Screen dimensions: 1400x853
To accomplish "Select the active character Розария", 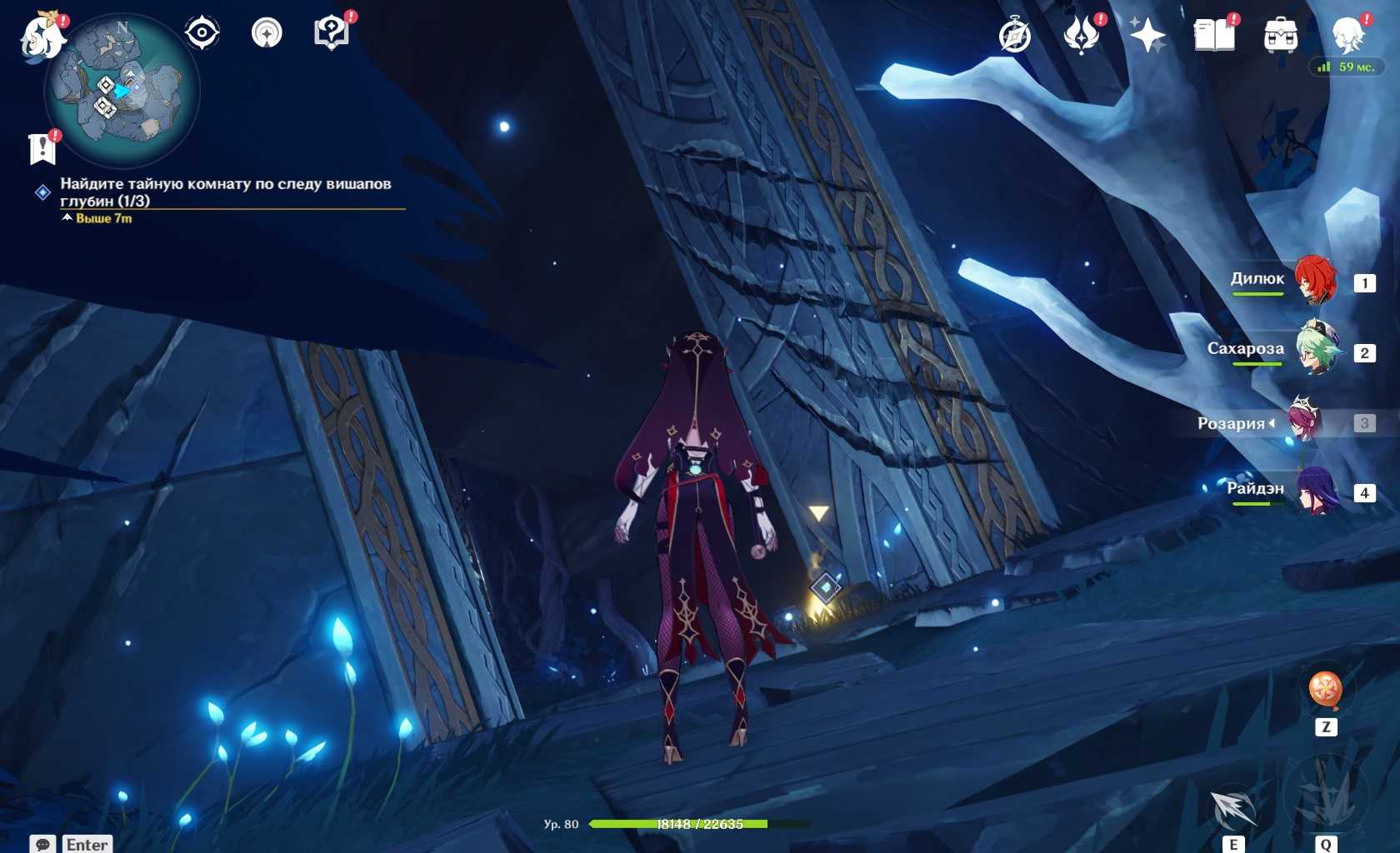I will pos(1303,421).
